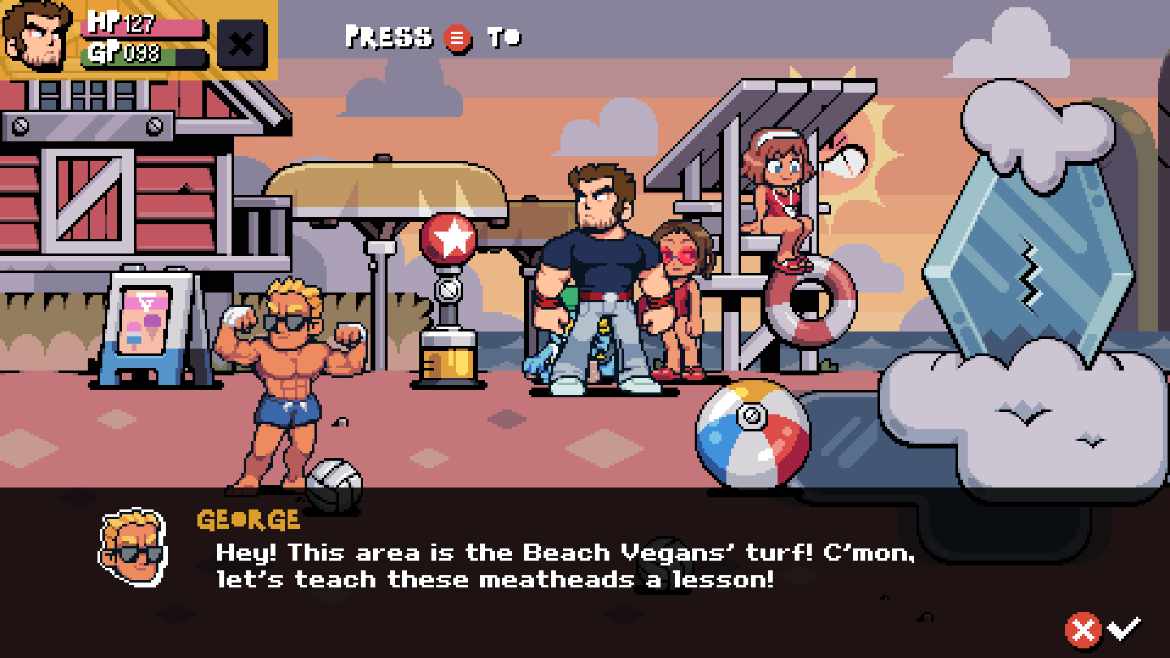Image resolution: width=1170 pixels, height=658 pixels.
Task: Click the dark X item slot beside HP
Action: click(241, 43)
